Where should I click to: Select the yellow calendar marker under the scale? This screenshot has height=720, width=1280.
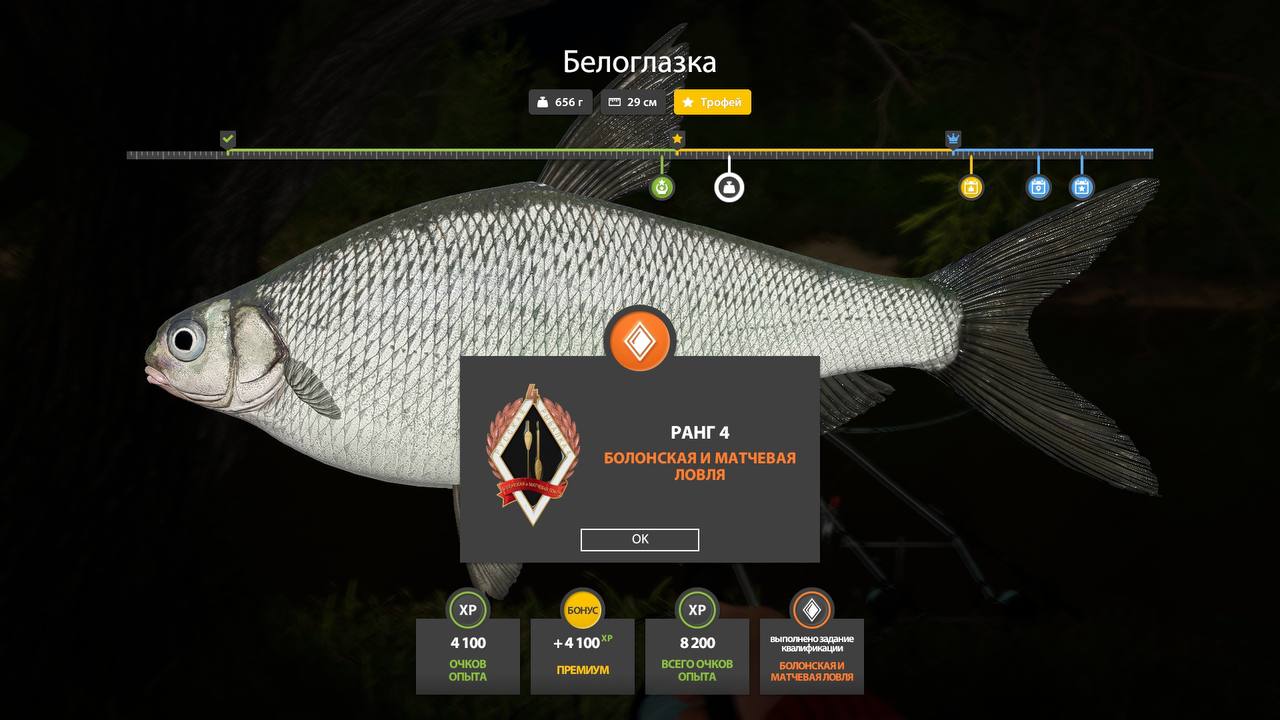pos(971,187)
